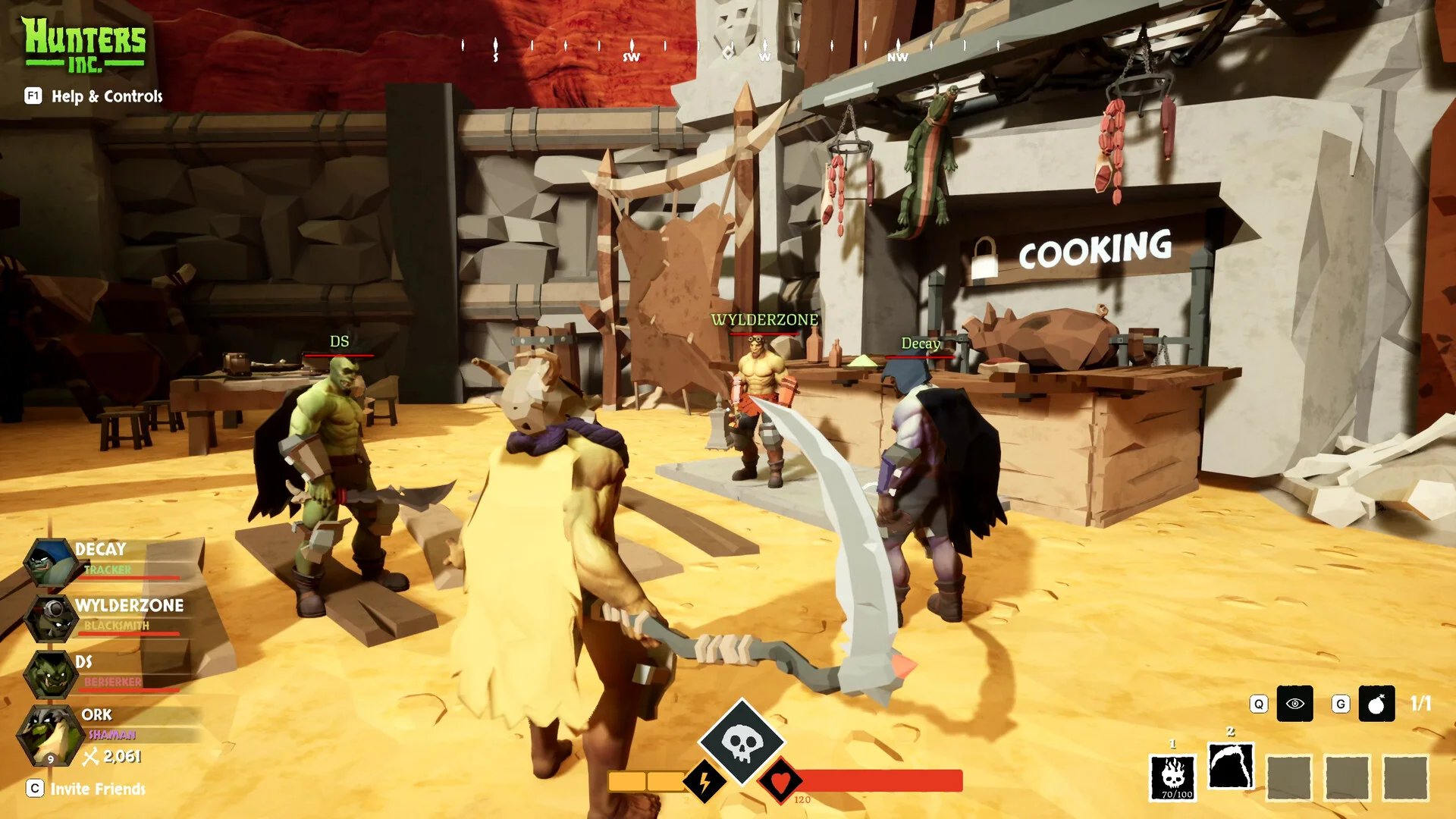Select Wylderzone the Blacksmith party portrait
Viewport: 1456px width, 819px height.
point(51,617)
